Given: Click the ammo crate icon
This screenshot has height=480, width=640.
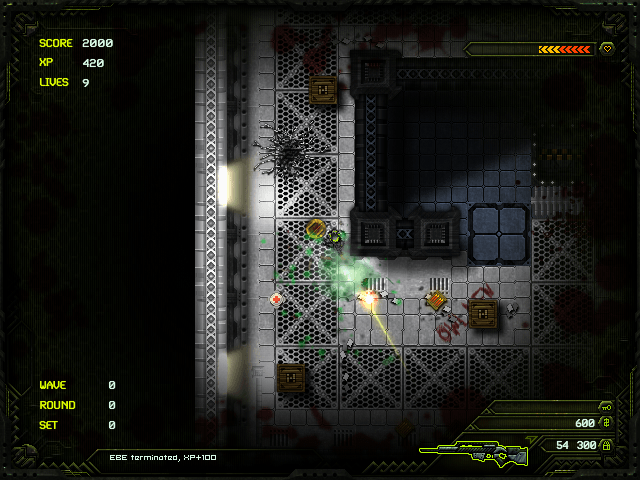Looking at the screenshot, I should pos(606,445).
